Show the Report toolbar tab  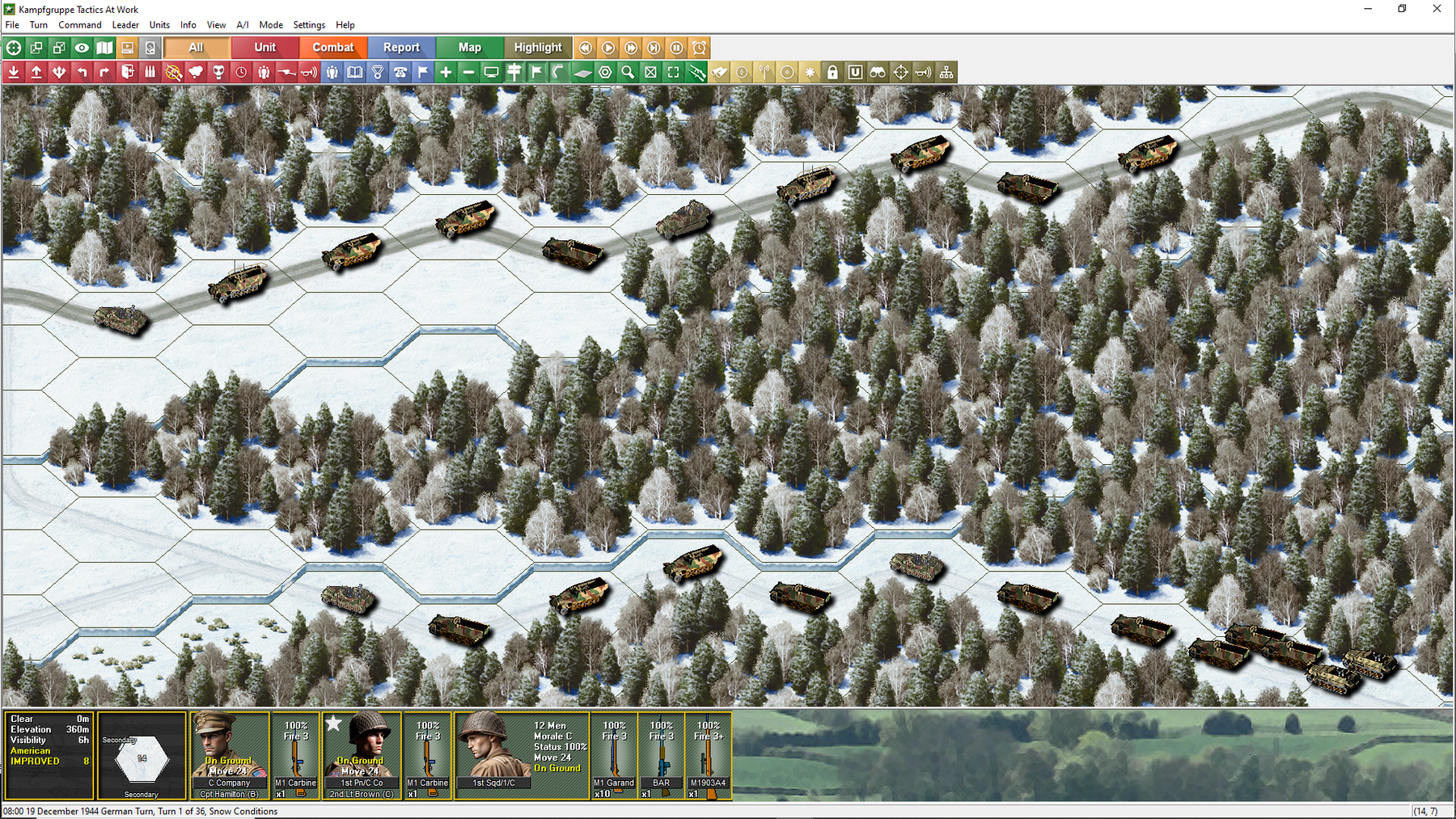pos(401,48)
